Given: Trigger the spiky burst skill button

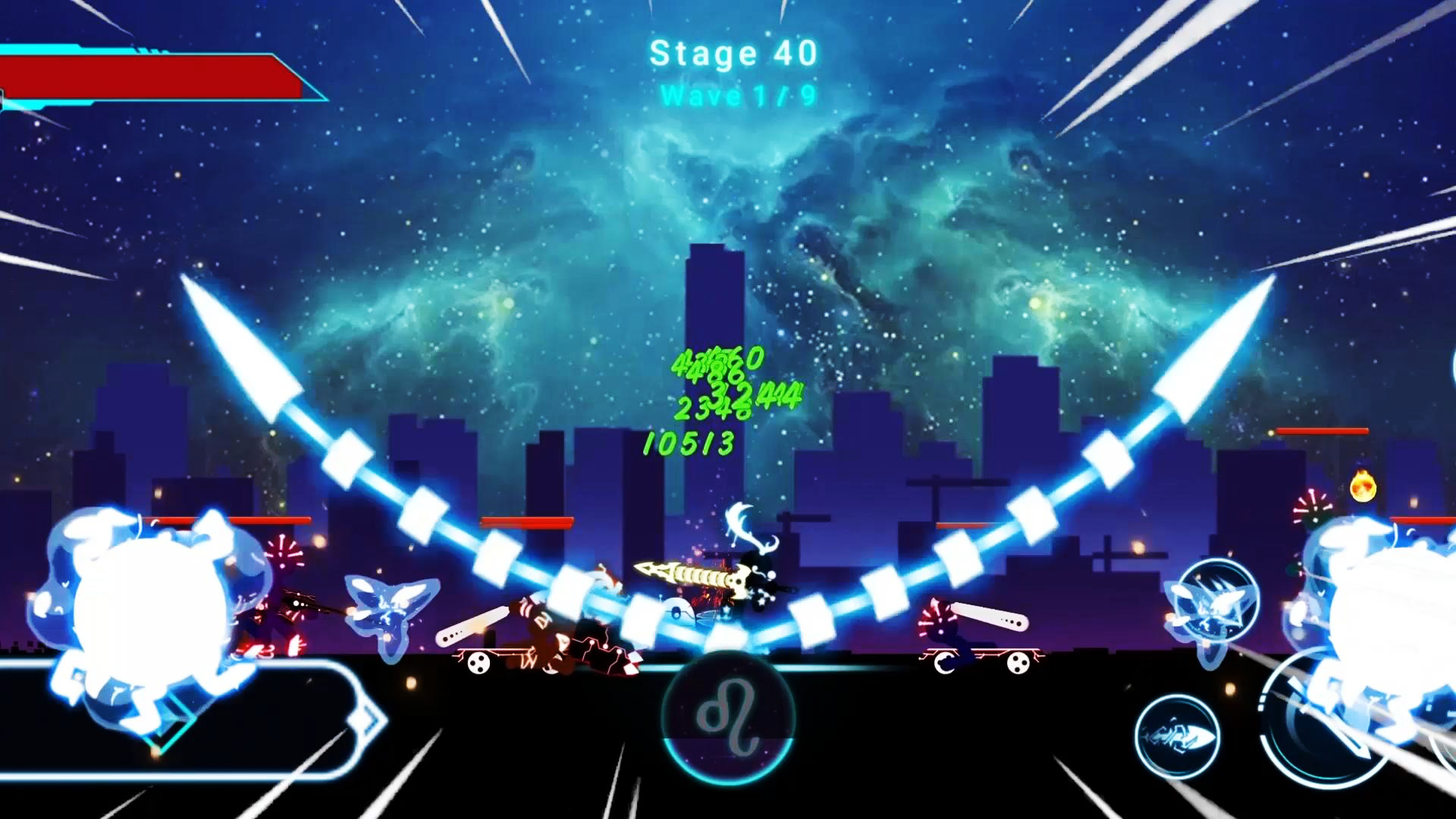Looking at the screenshot, I should click(x=1215, y=599).
